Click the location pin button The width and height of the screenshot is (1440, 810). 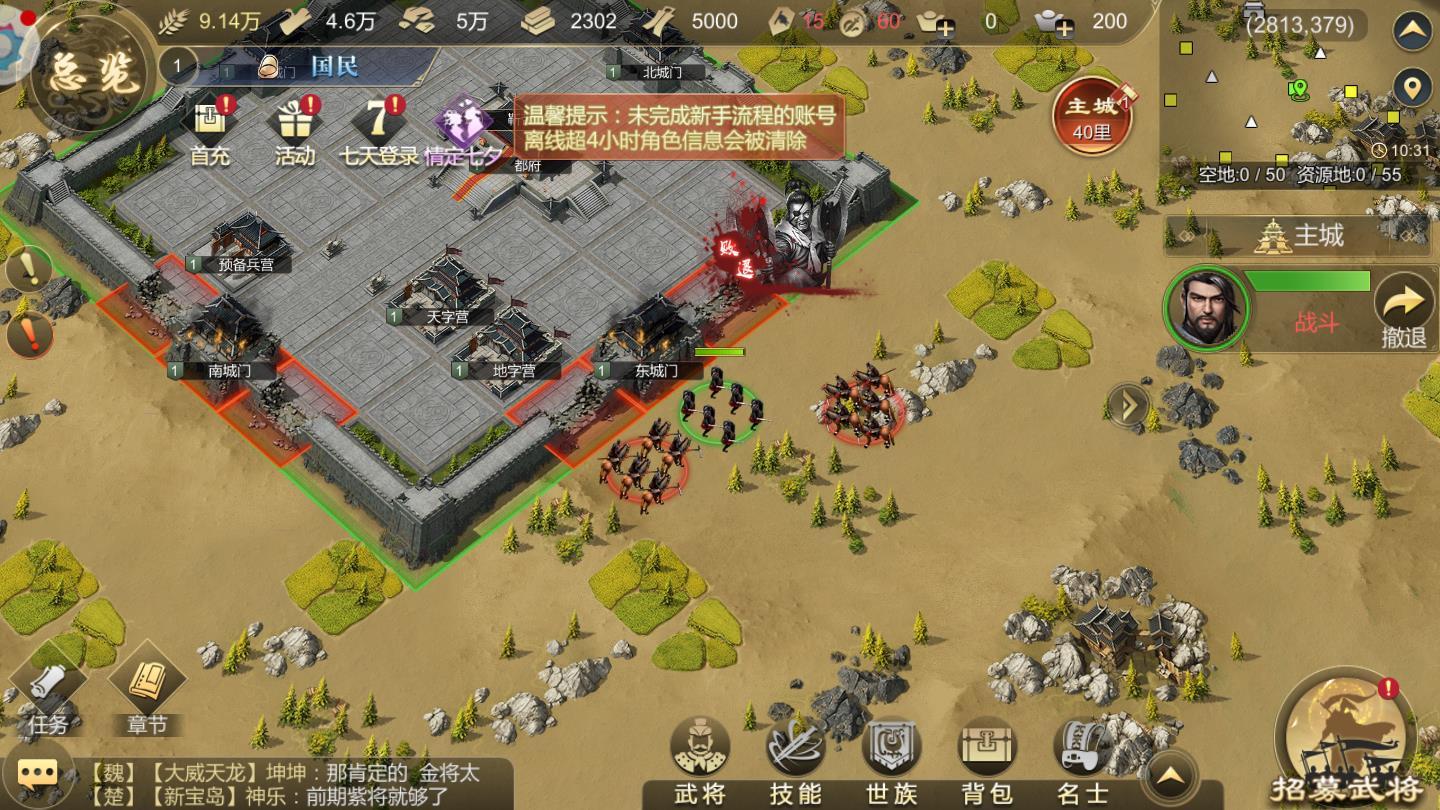point(1412,88)
